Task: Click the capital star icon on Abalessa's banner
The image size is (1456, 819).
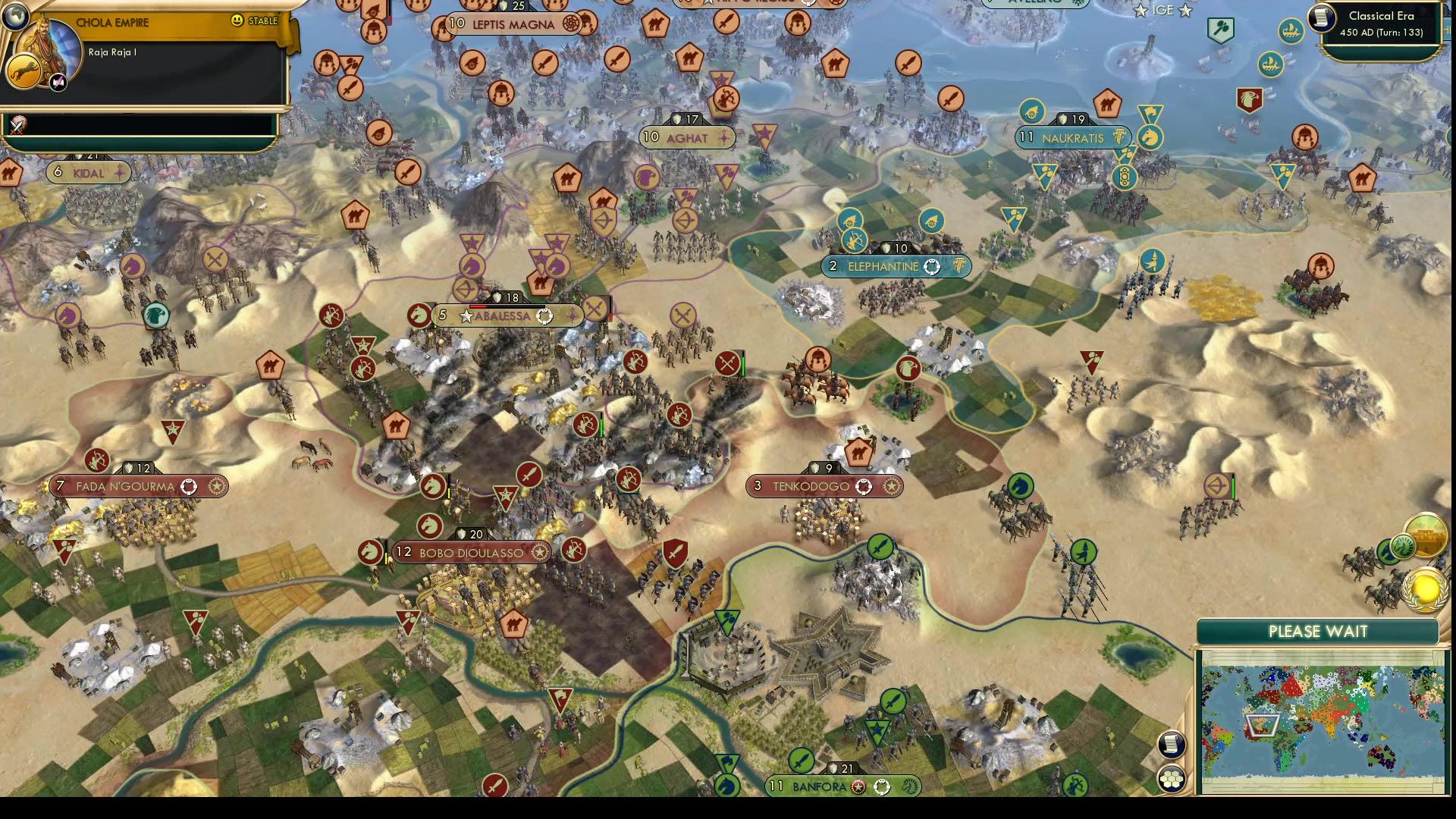Action: 465,316
